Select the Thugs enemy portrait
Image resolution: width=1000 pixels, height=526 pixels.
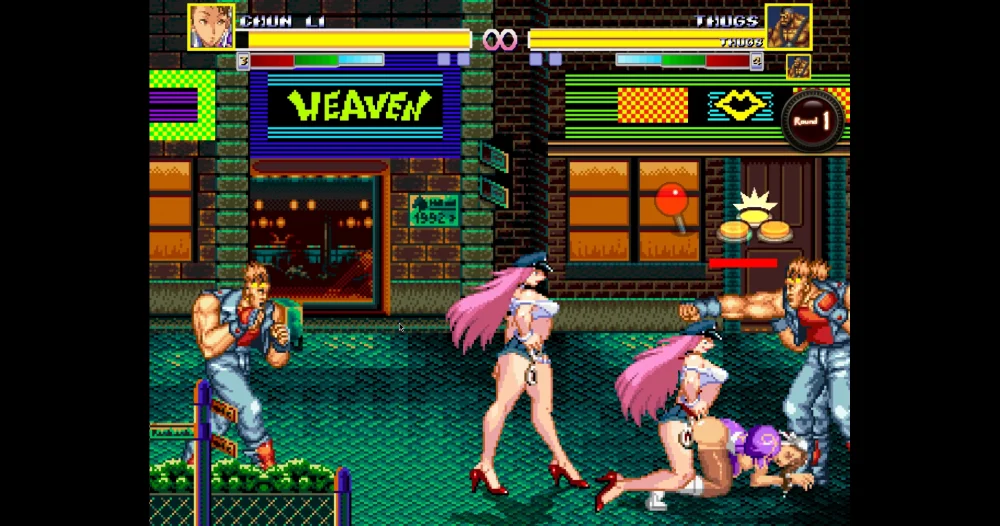point(788,27)
